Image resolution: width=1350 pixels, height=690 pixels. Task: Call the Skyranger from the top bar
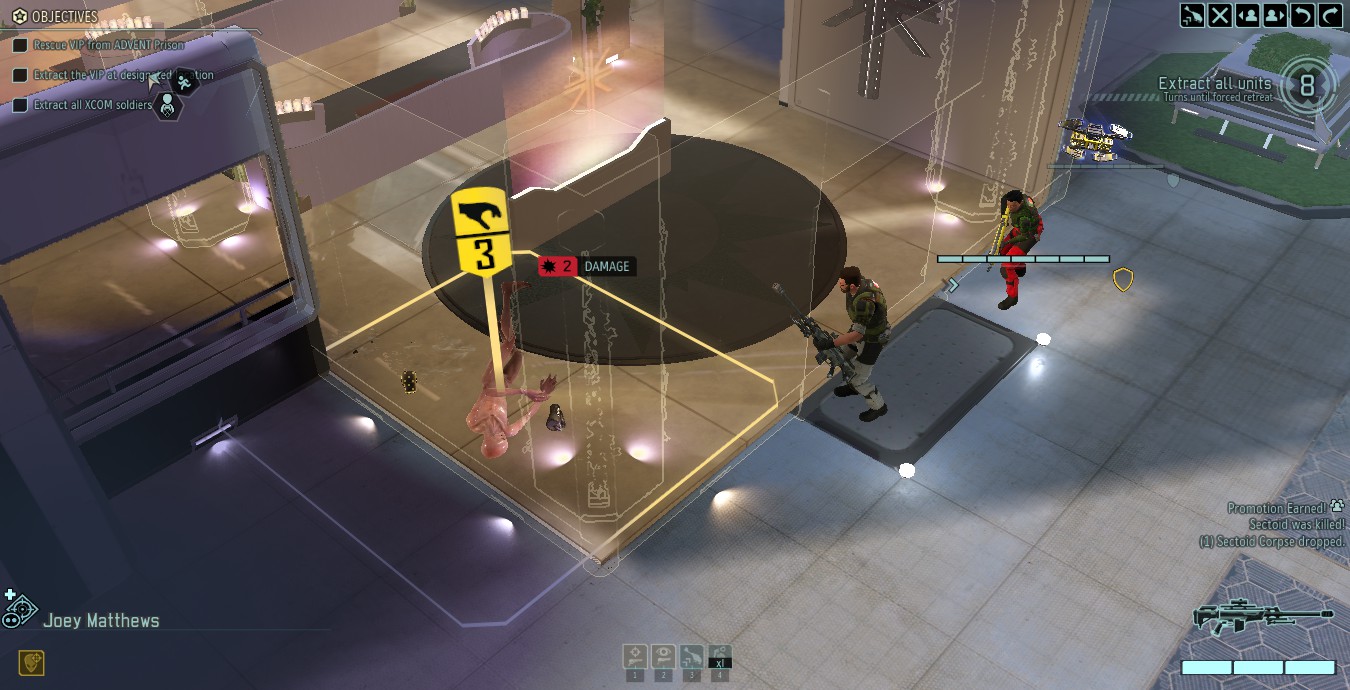click(1192, 14)
